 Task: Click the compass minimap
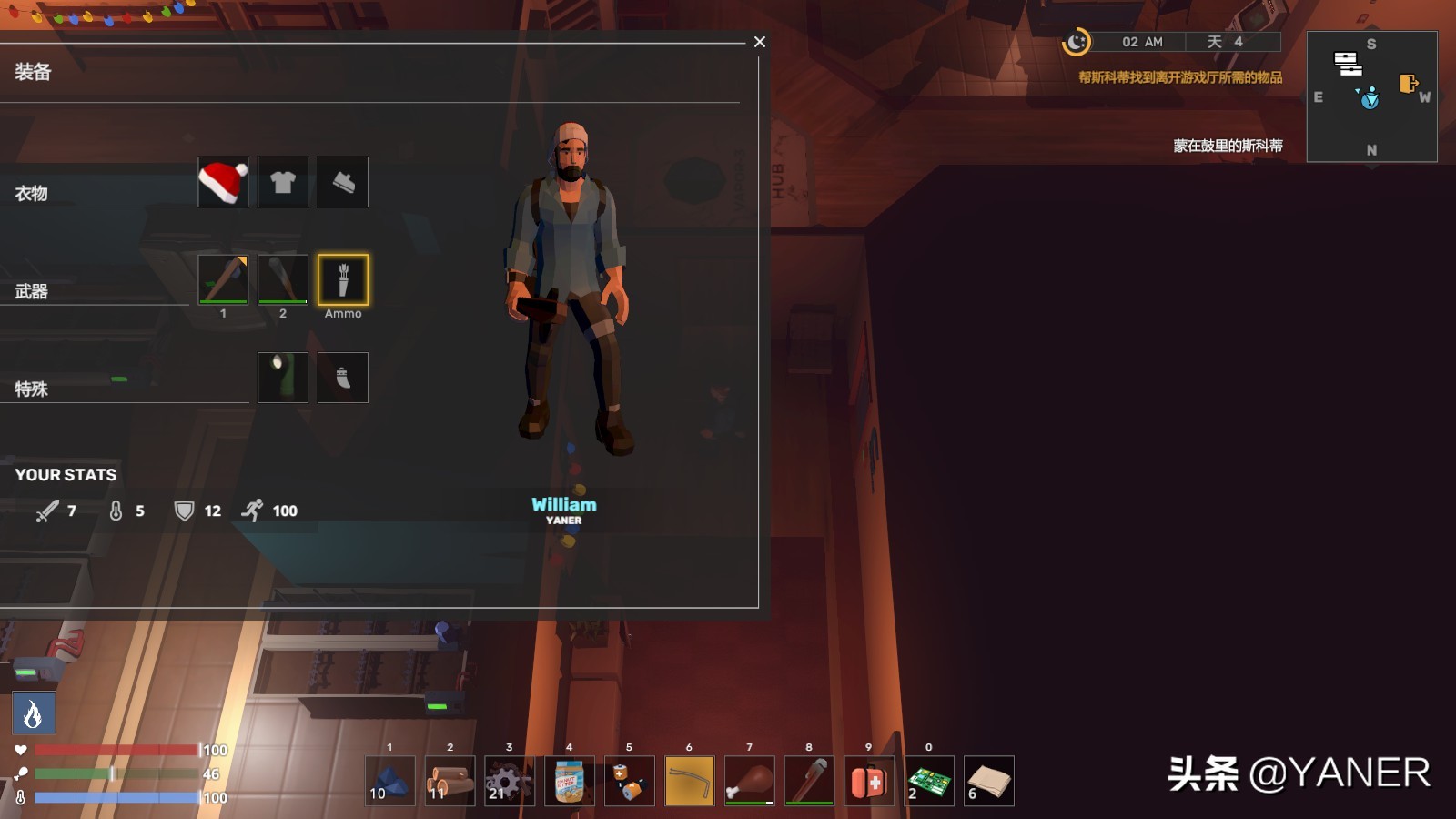[x=1371, y=96]
